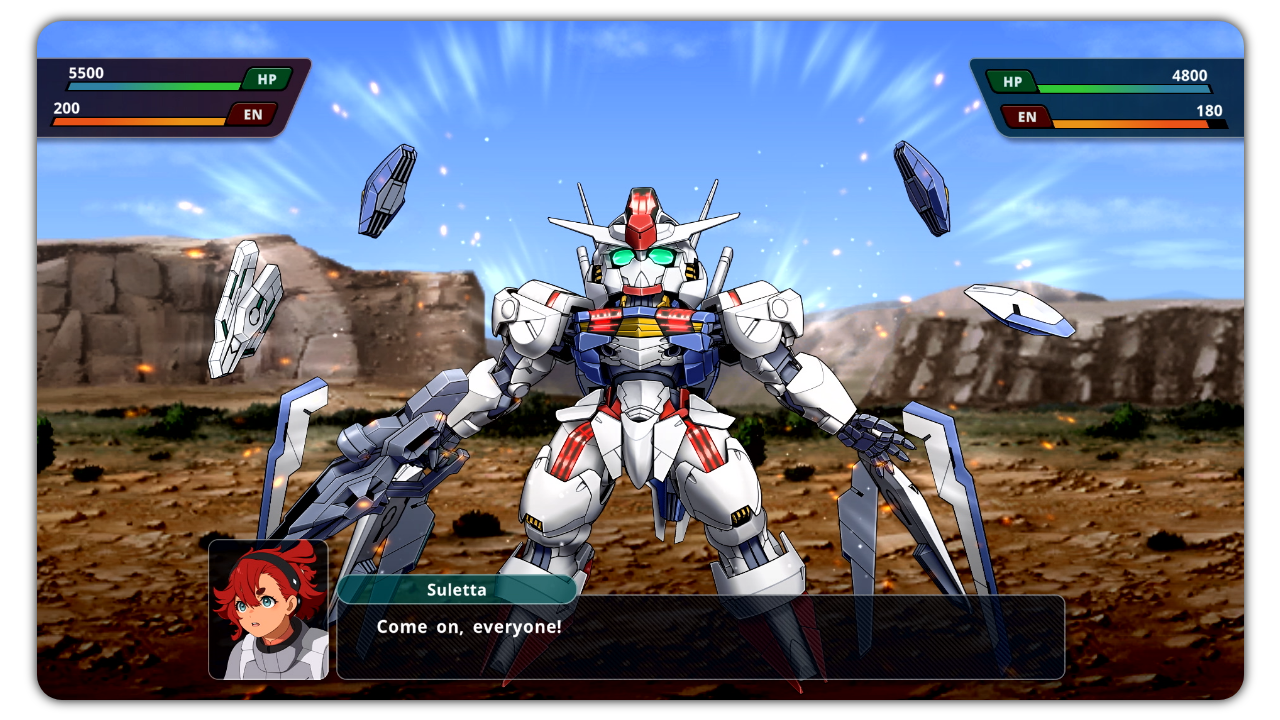Screen dimensions: 1280x720
Task: Click the ally HP label icon
Action: click(266, 79)
